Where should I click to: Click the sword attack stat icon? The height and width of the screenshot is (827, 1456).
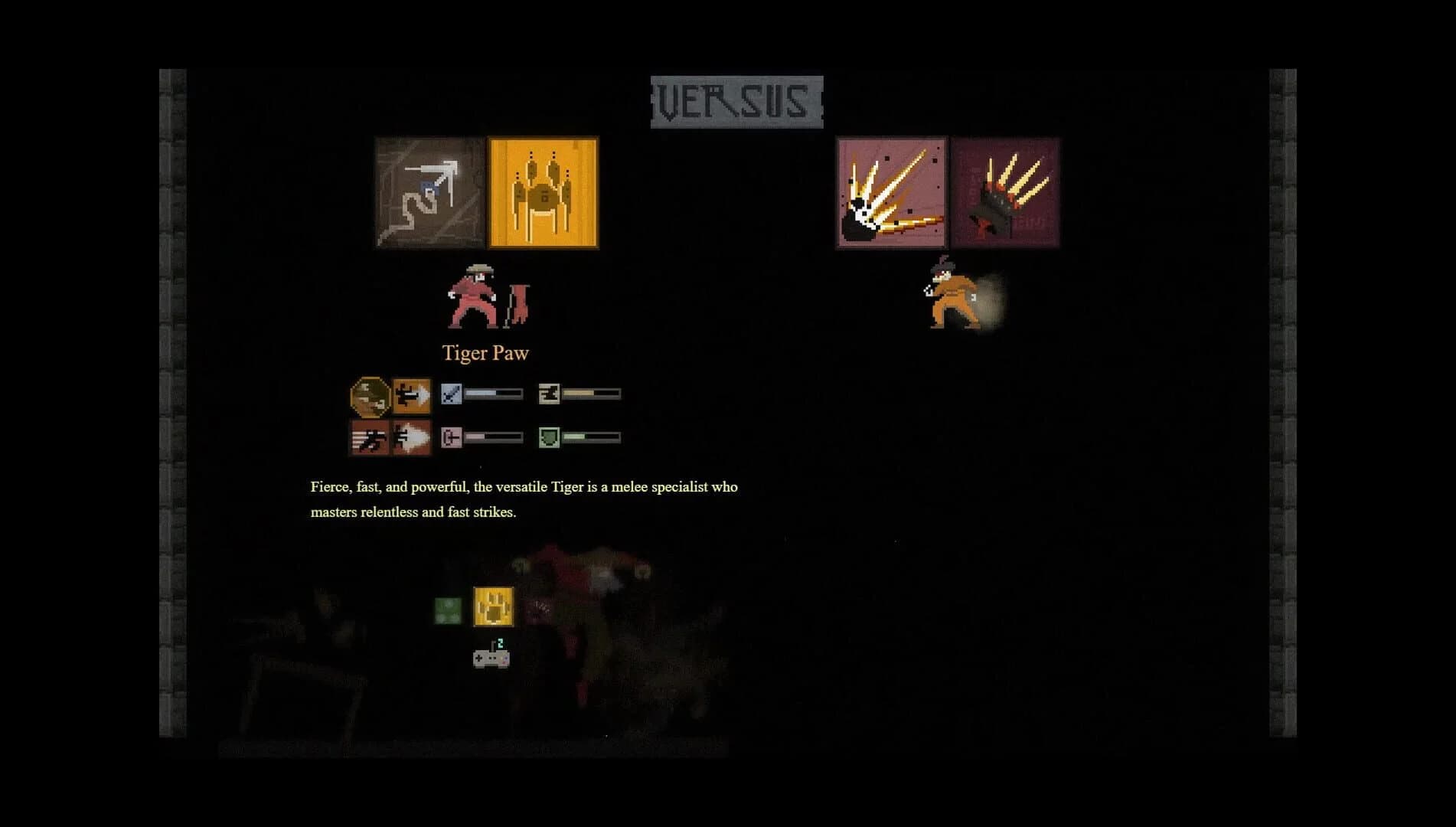[x=451, y=393]
